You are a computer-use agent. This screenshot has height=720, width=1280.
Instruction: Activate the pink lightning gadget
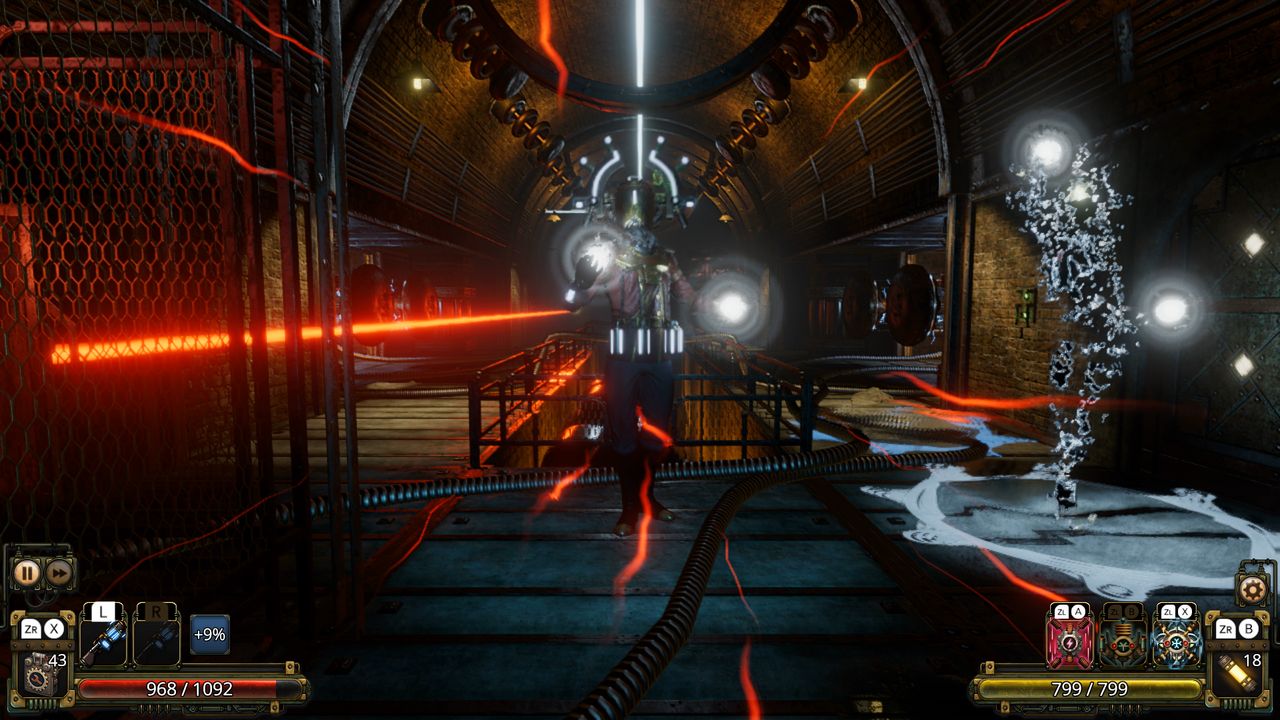tap(1070, 644)
